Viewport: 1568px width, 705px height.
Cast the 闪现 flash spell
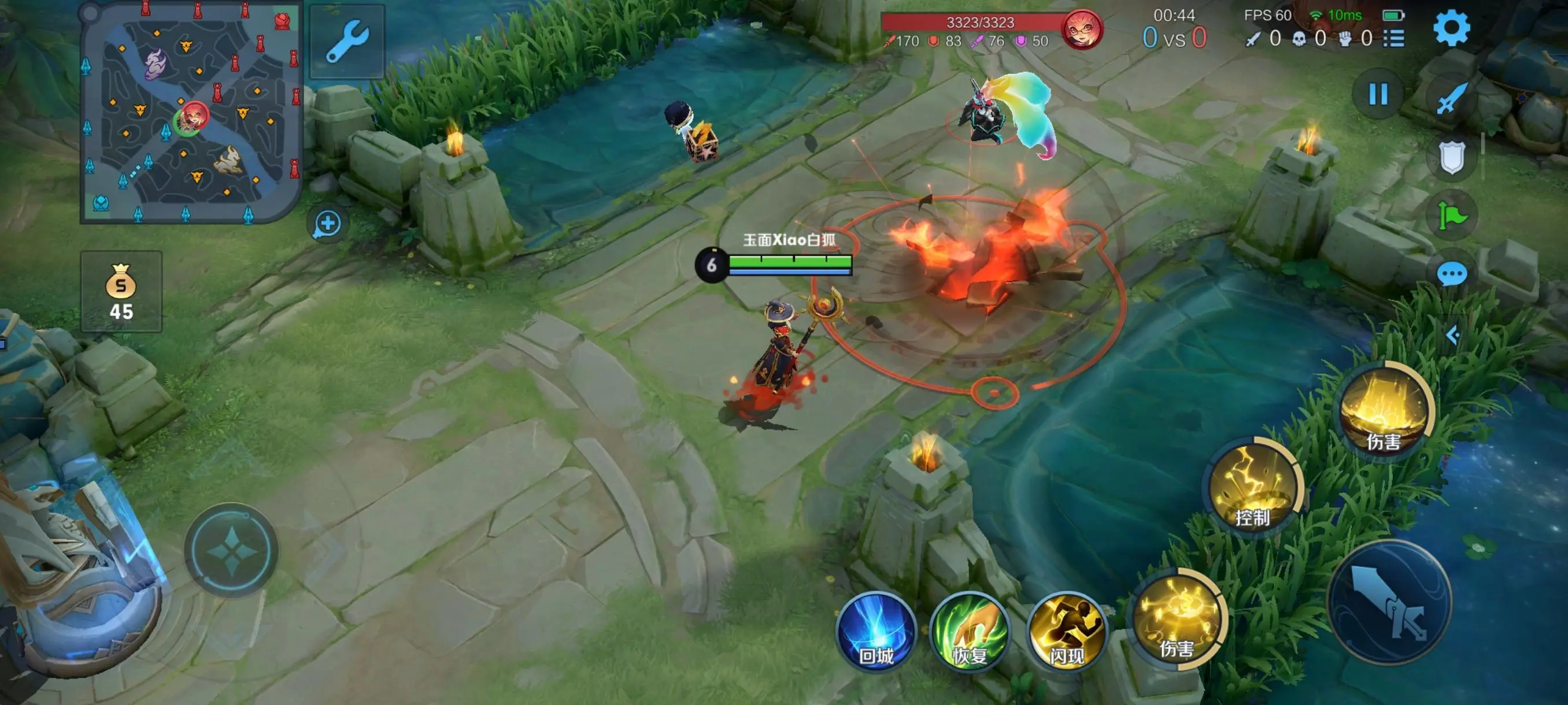pyautogui.click(x=1066, y=632)
